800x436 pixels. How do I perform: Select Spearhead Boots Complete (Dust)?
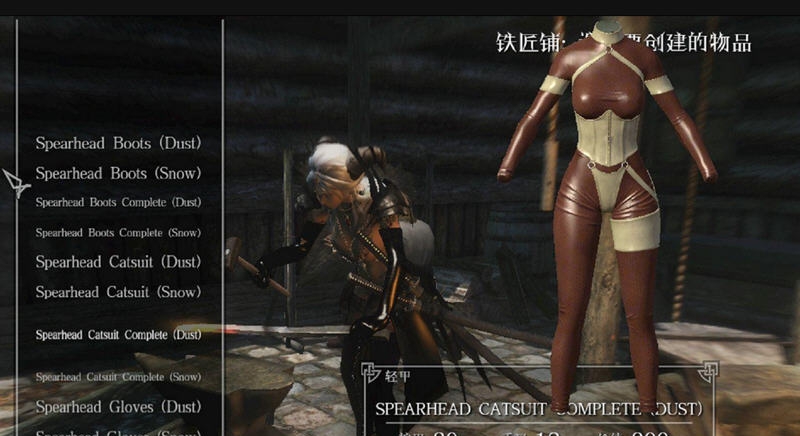click(x=118, y=202)
